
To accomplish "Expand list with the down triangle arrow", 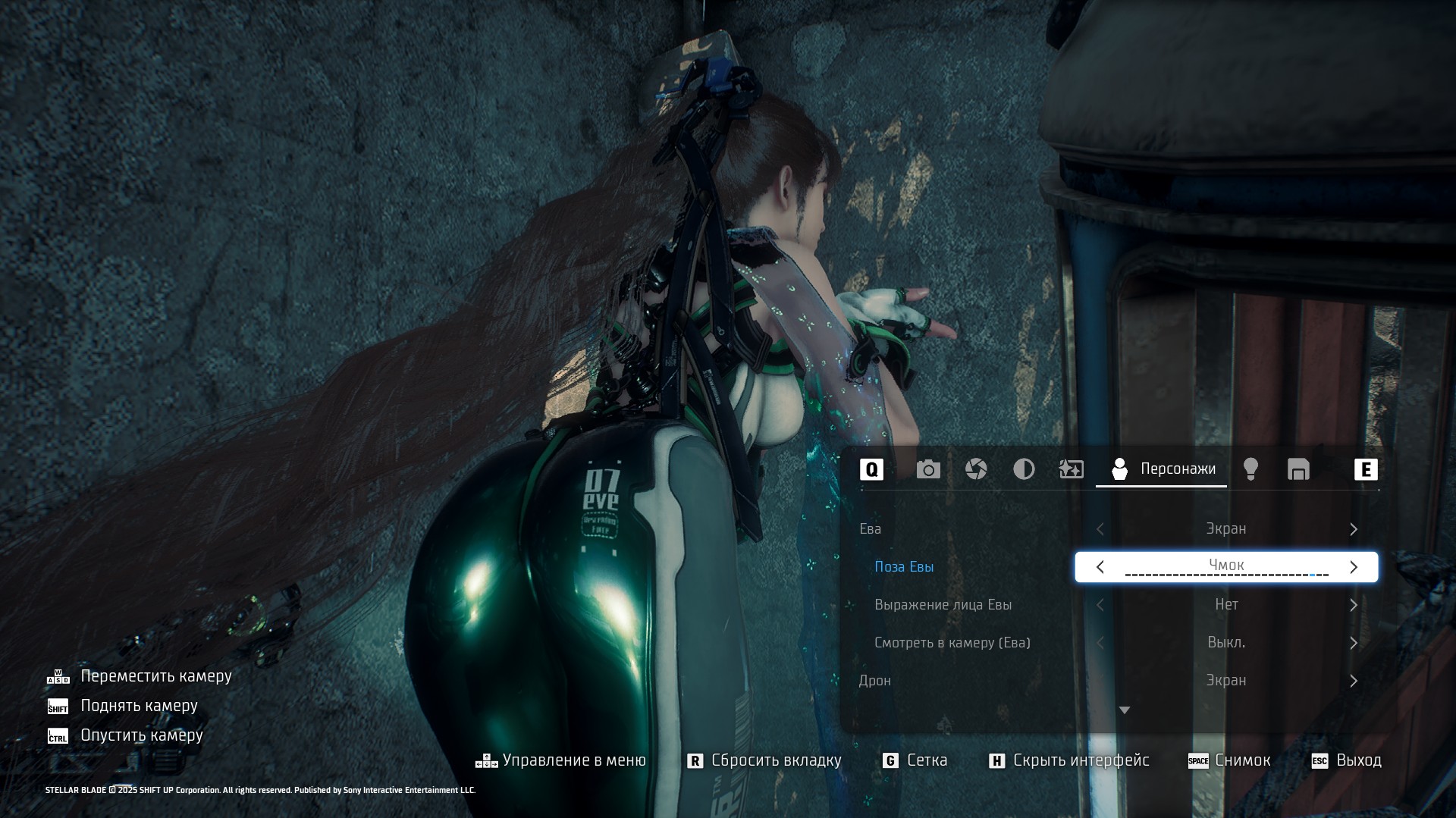I will click(1125, 710).
